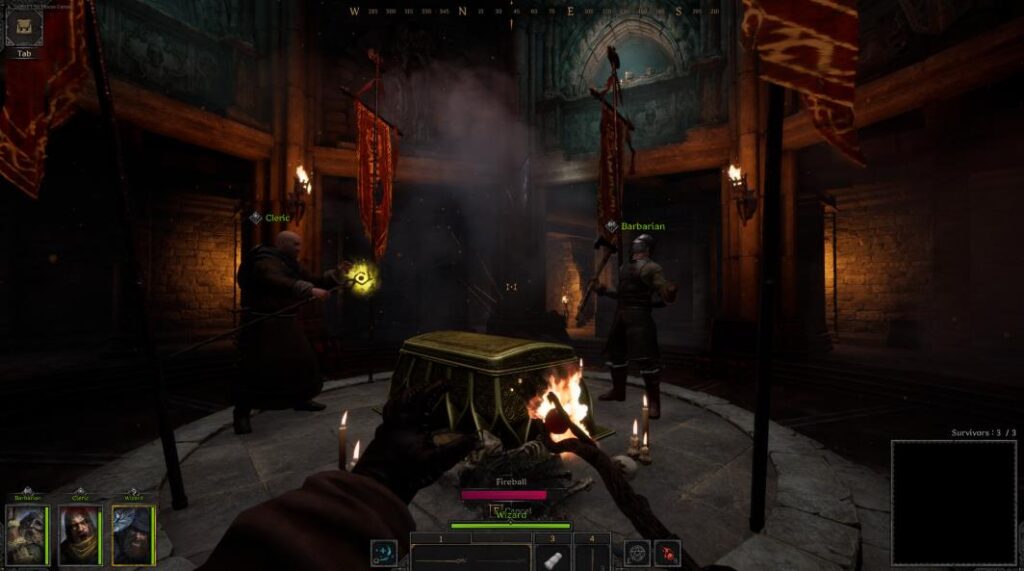Select the Cleric party portrait

tap(80, 535)
